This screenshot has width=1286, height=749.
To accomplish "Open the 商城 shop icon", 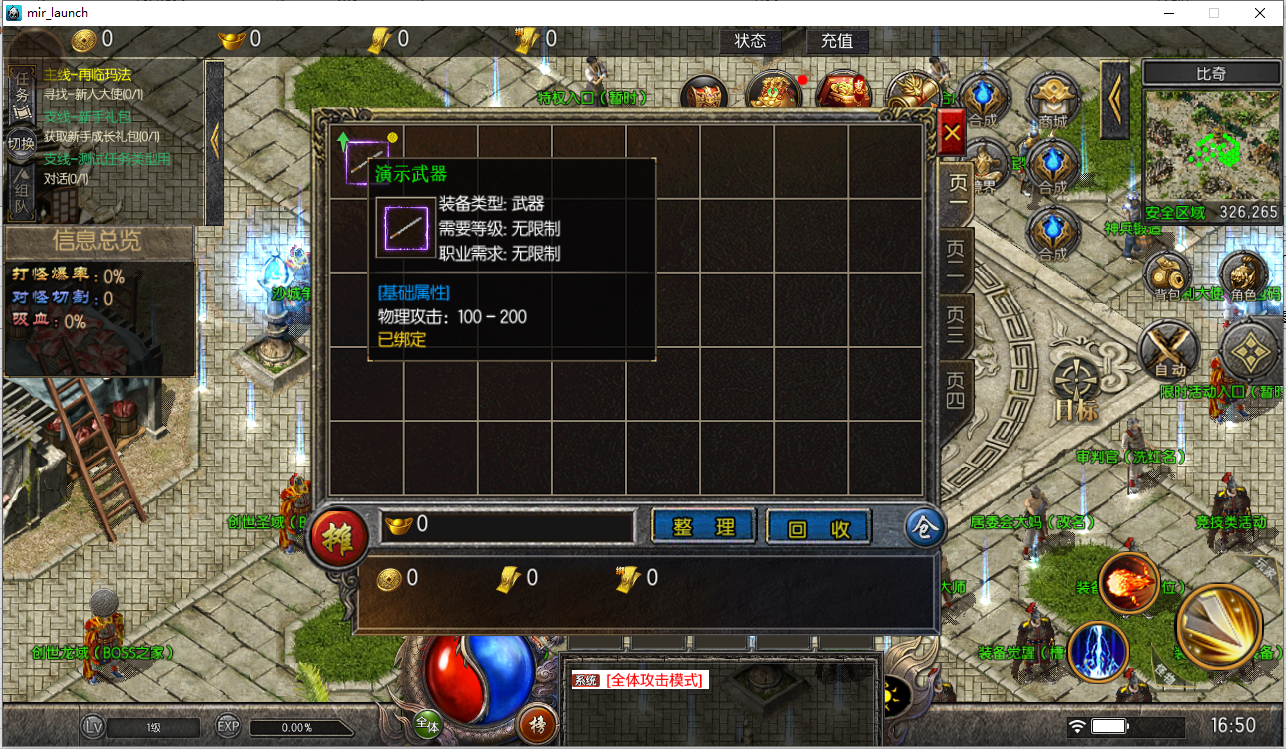I will 1052,100.
